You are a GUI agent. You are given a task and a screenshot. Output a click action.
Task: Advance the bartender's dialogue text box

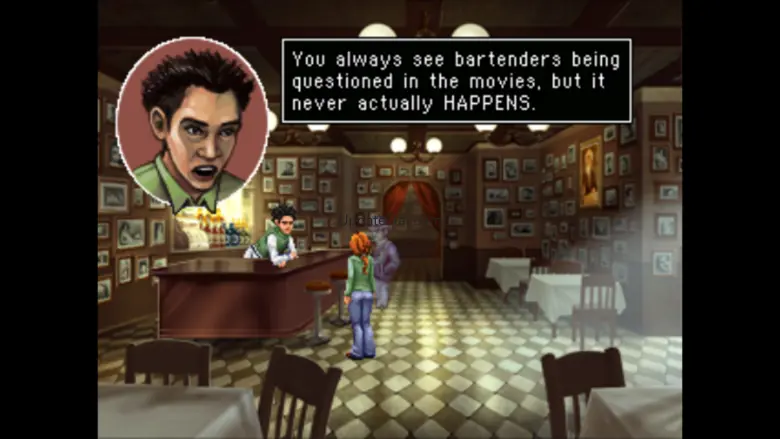click(456, 80)
